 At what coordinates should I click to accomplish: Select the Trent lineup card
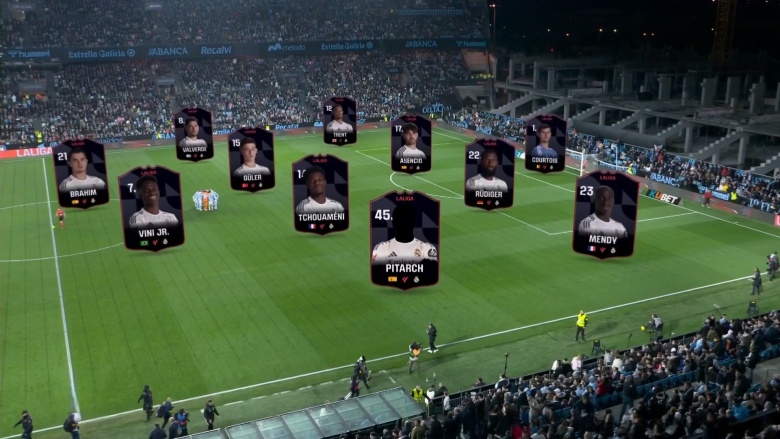[339, 121]
